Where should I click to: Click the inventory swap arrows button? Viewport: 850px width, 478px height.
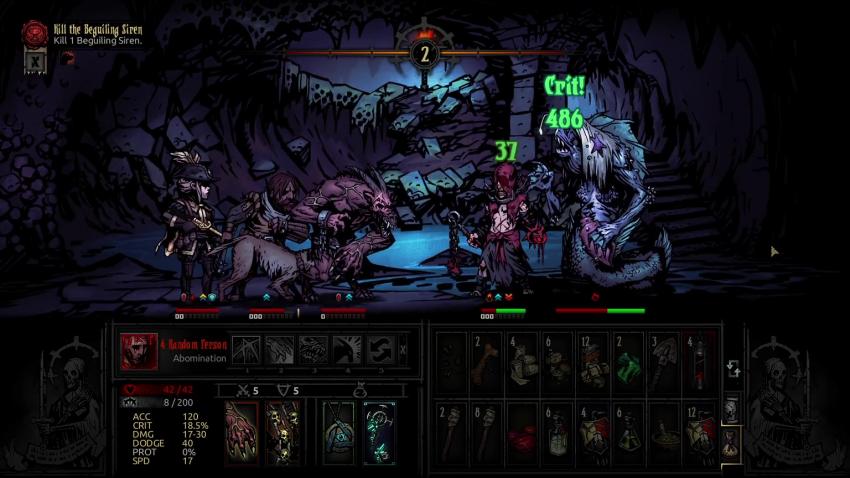coord(732,367)
